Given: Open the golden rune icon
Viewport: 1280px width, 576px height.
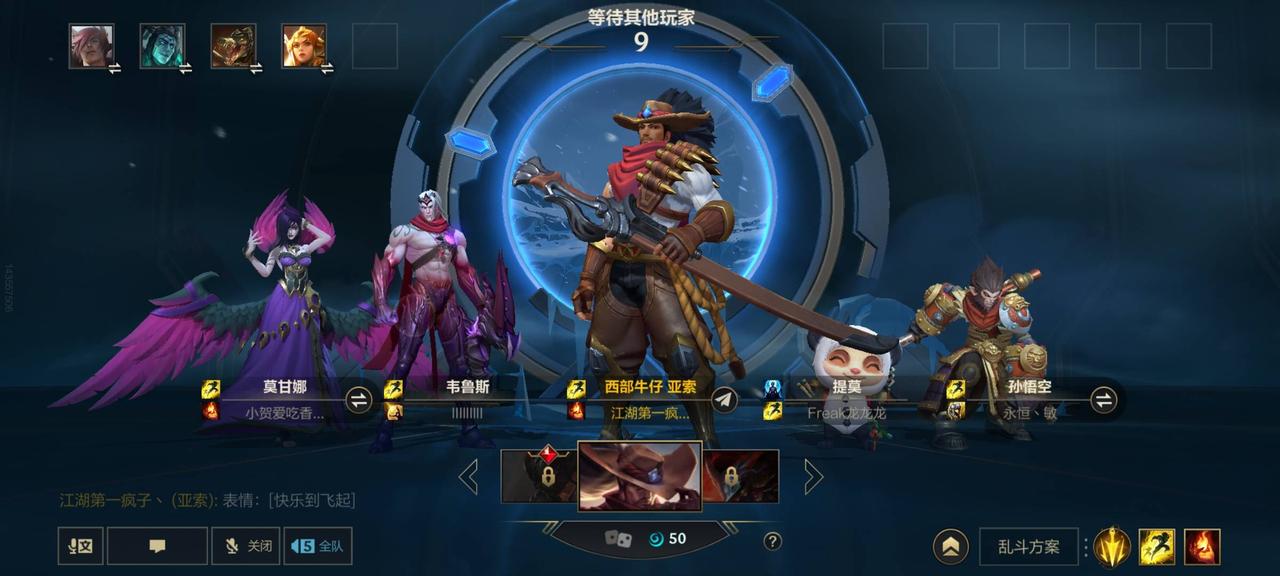Looking at the screenshot, I should click(1111, 547).
